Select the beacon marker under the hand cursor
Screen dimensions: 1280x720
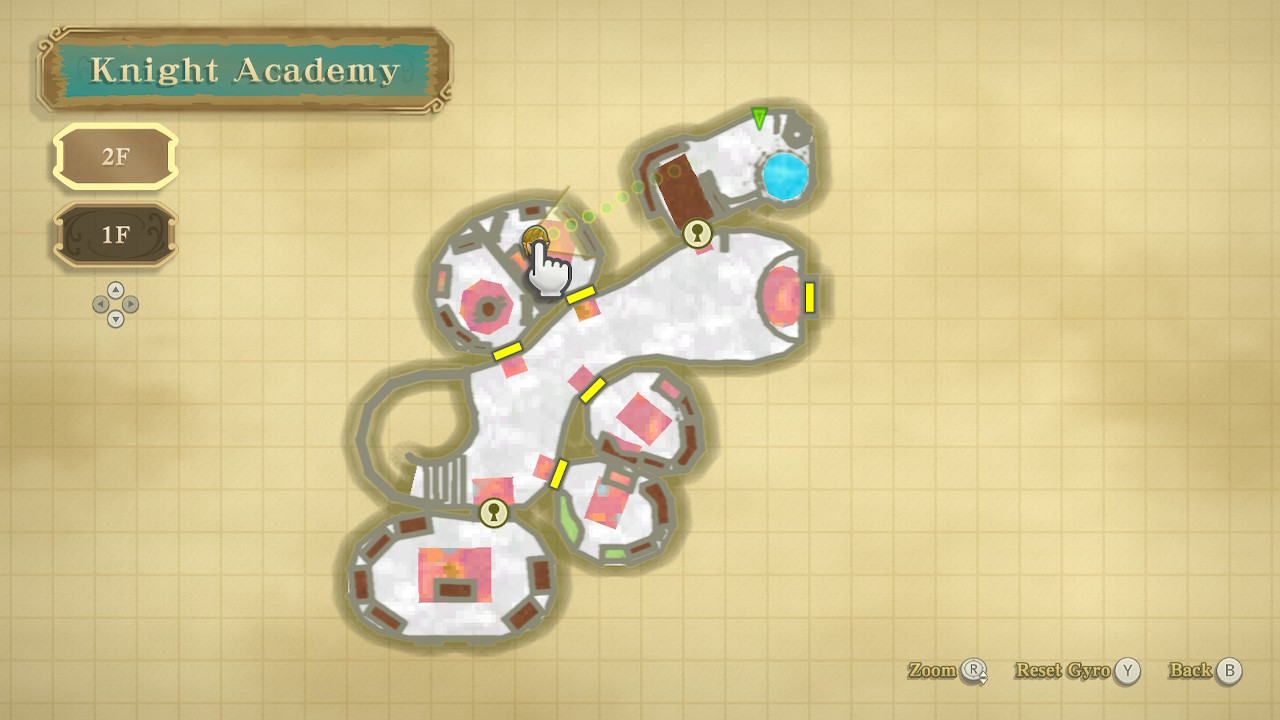tap(535, 238)
